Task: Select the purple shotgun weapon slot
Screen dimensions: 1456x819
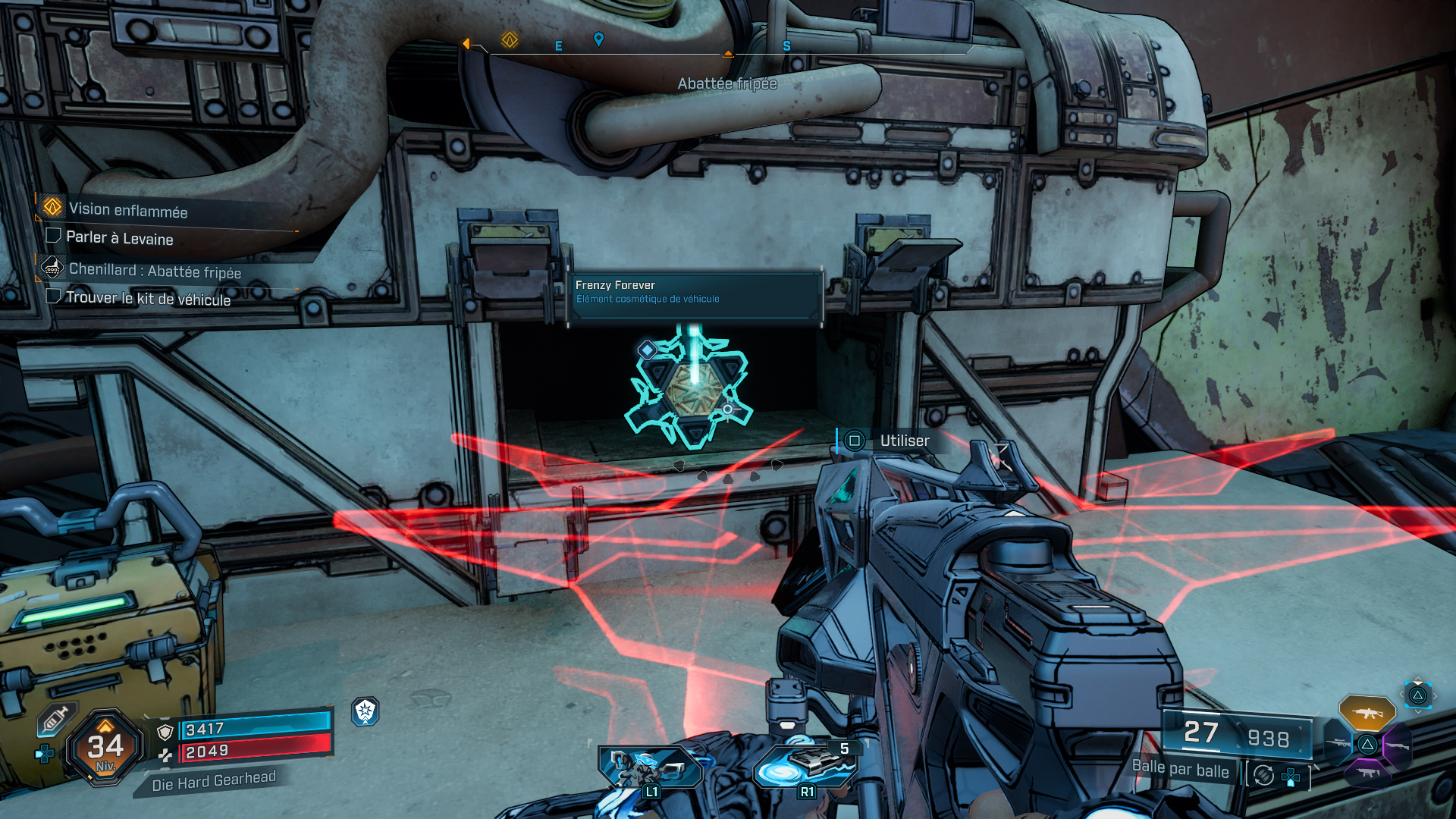Action: (1398, 745)
